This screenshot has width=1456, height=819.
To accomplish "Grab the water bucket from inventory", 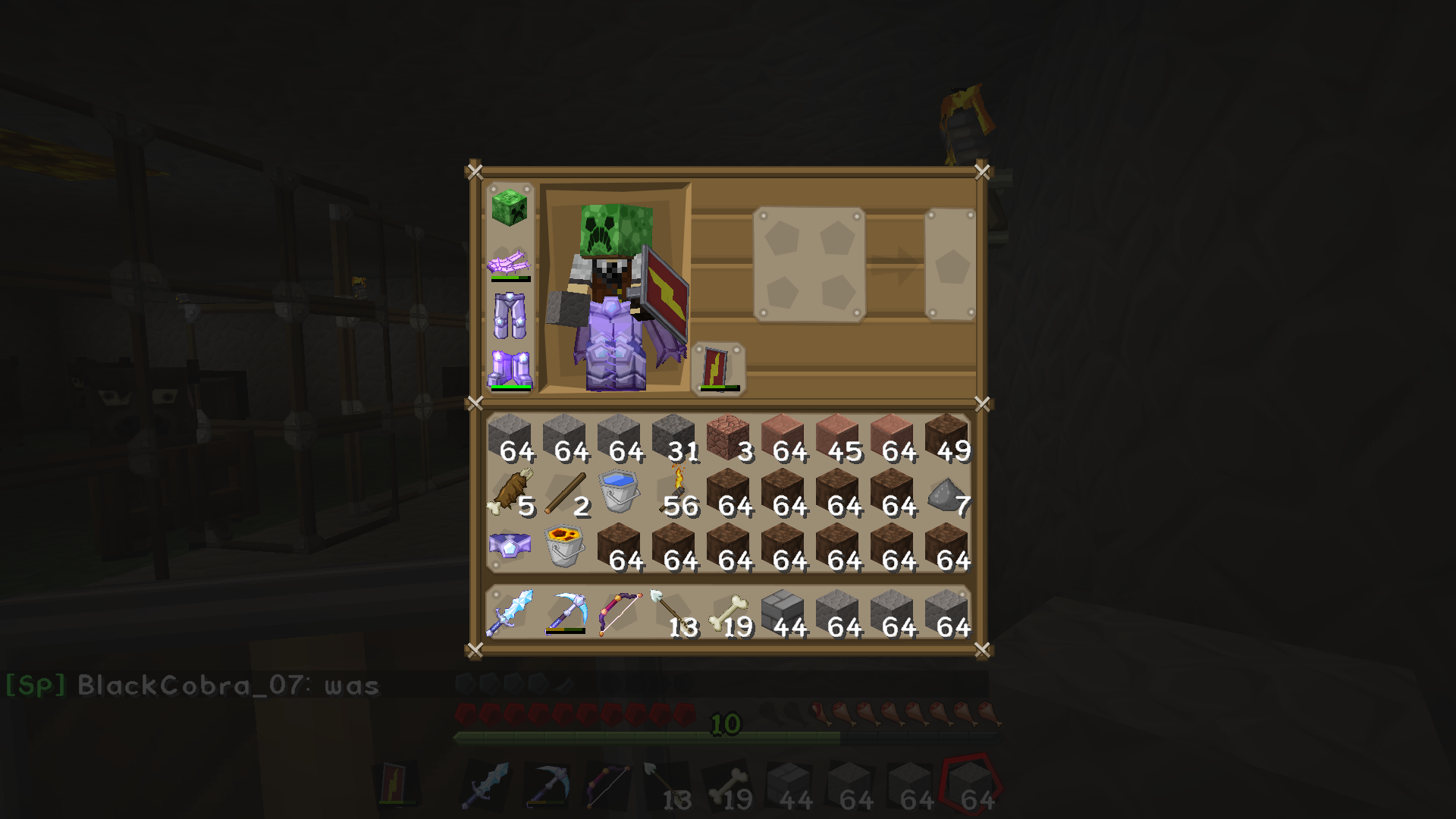I will click(x=622, y=493).
